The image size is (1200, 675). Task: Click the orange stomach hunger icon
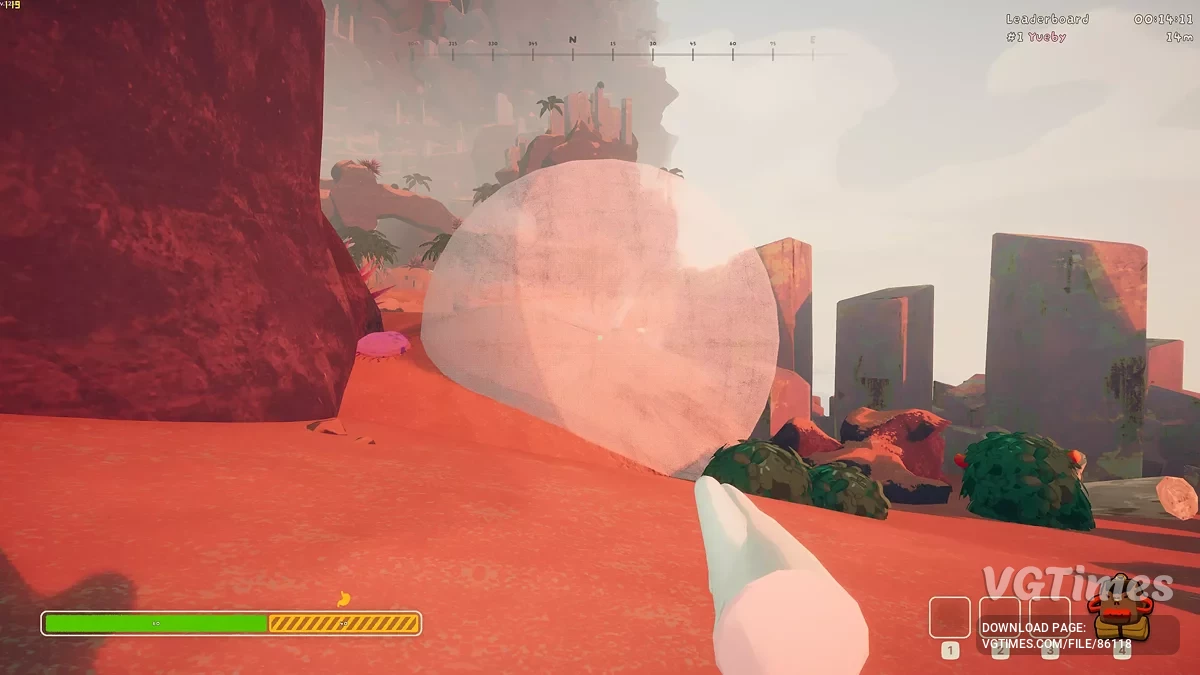click(344, 599)
